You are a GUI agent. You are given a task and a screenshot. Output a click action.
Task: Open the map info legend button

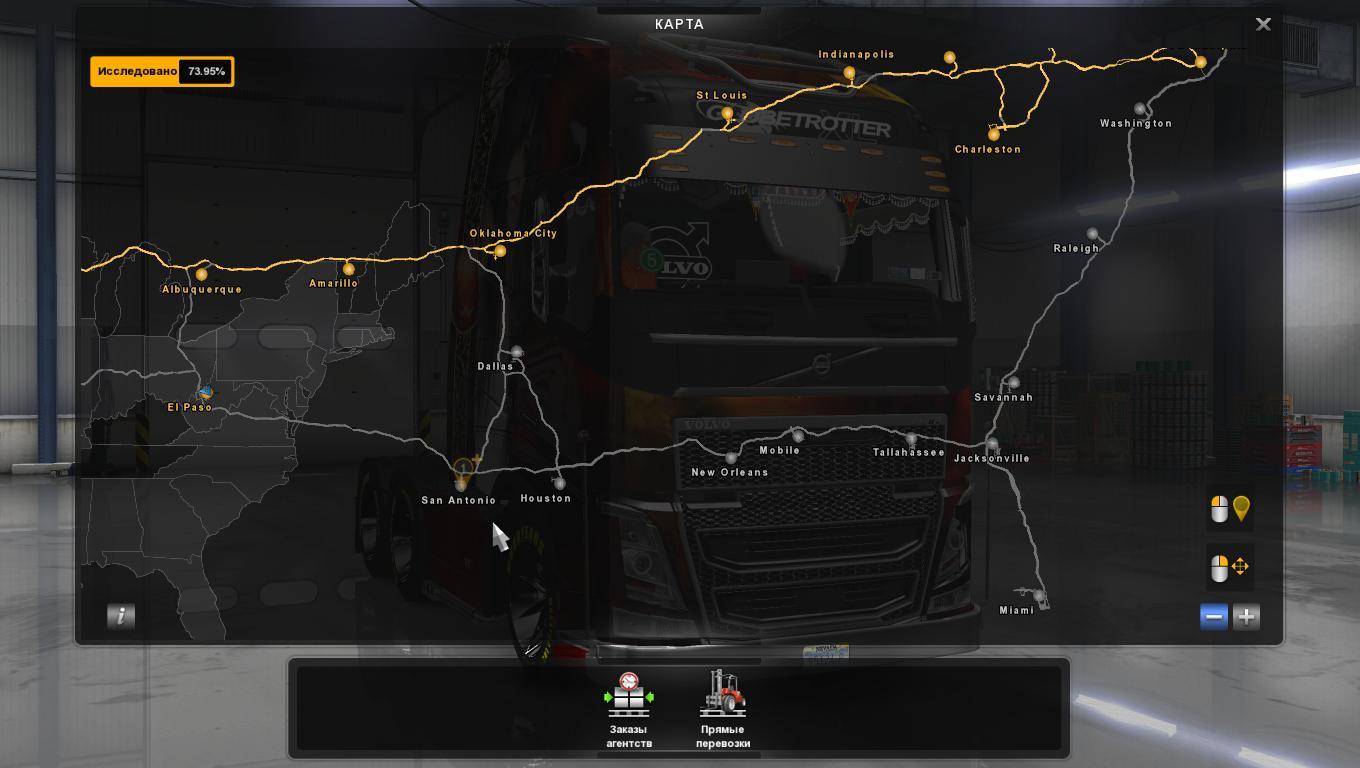[121, 616]
